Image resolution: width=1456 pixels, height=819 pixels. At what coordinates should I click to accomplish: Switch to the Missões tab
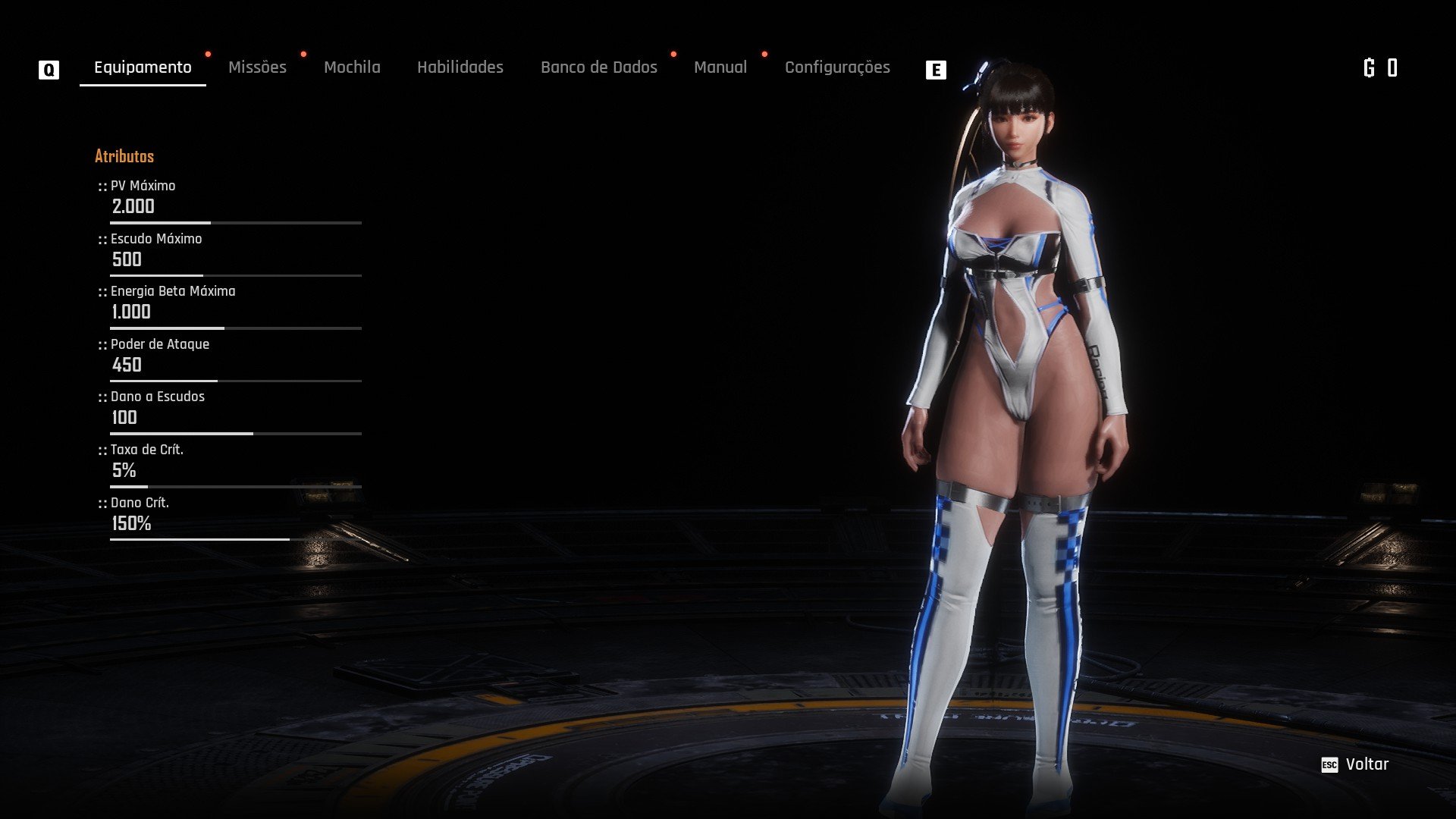[257, 67]
